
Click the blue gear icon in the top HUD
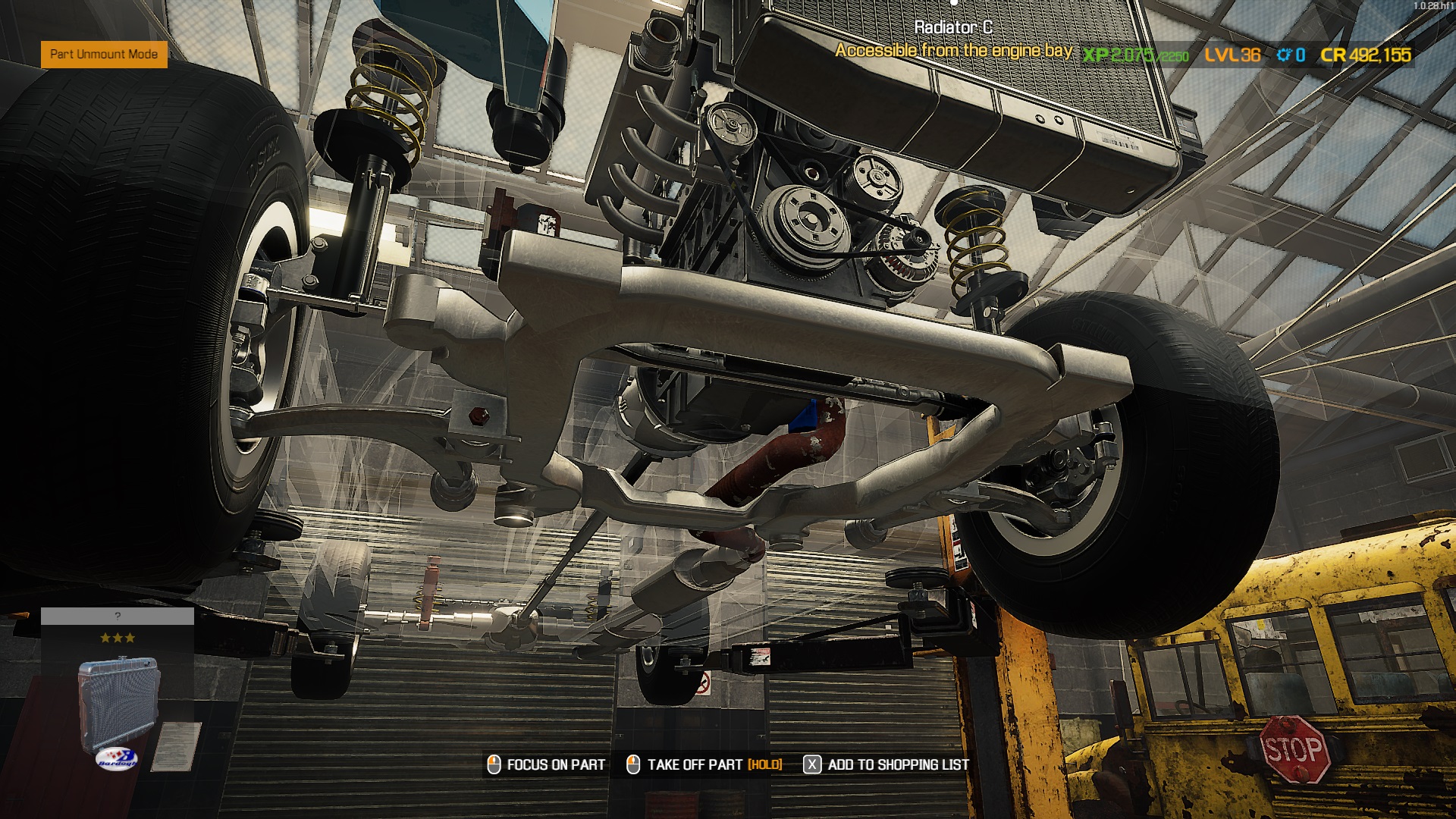coord(1283,55)
